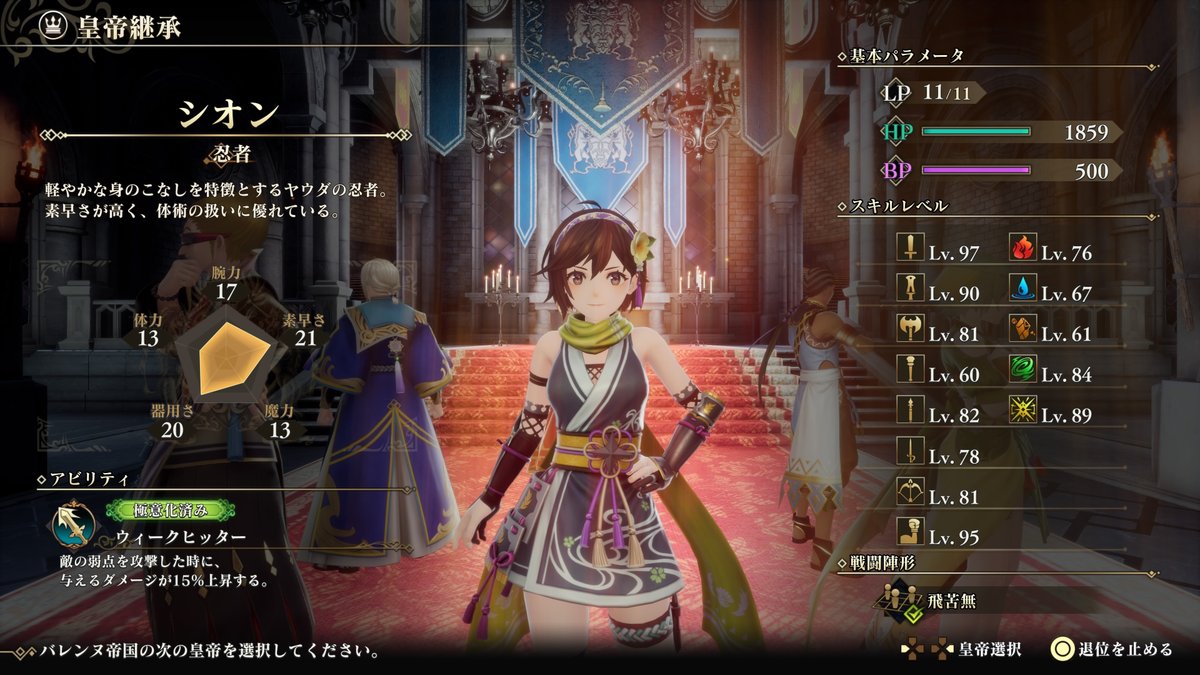Choose the green wind magic swirl icon
1200x675 pixels.
pyautogui.click(x=1022, y=370)
